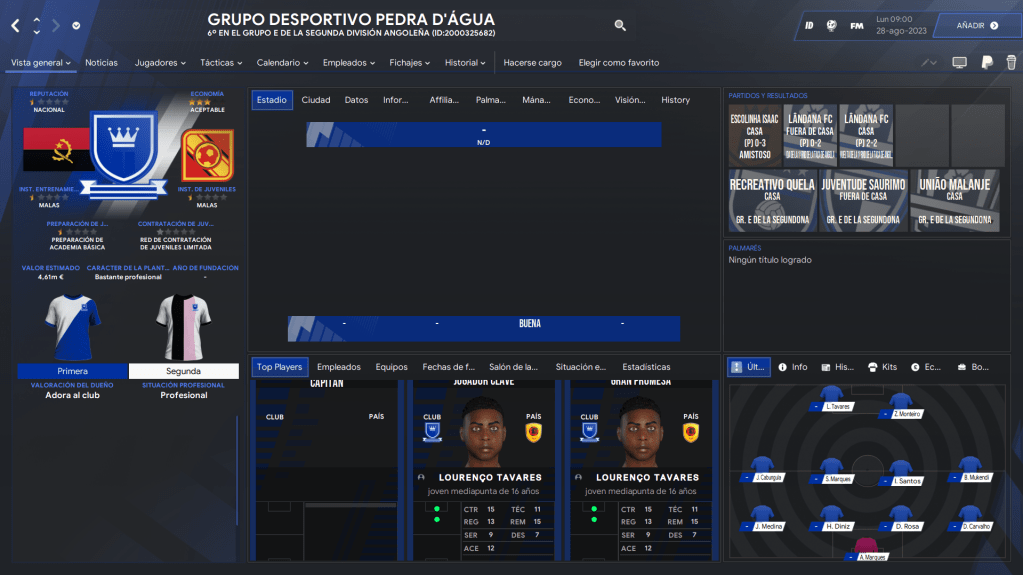Switch to the Ciudad tab

316,100
